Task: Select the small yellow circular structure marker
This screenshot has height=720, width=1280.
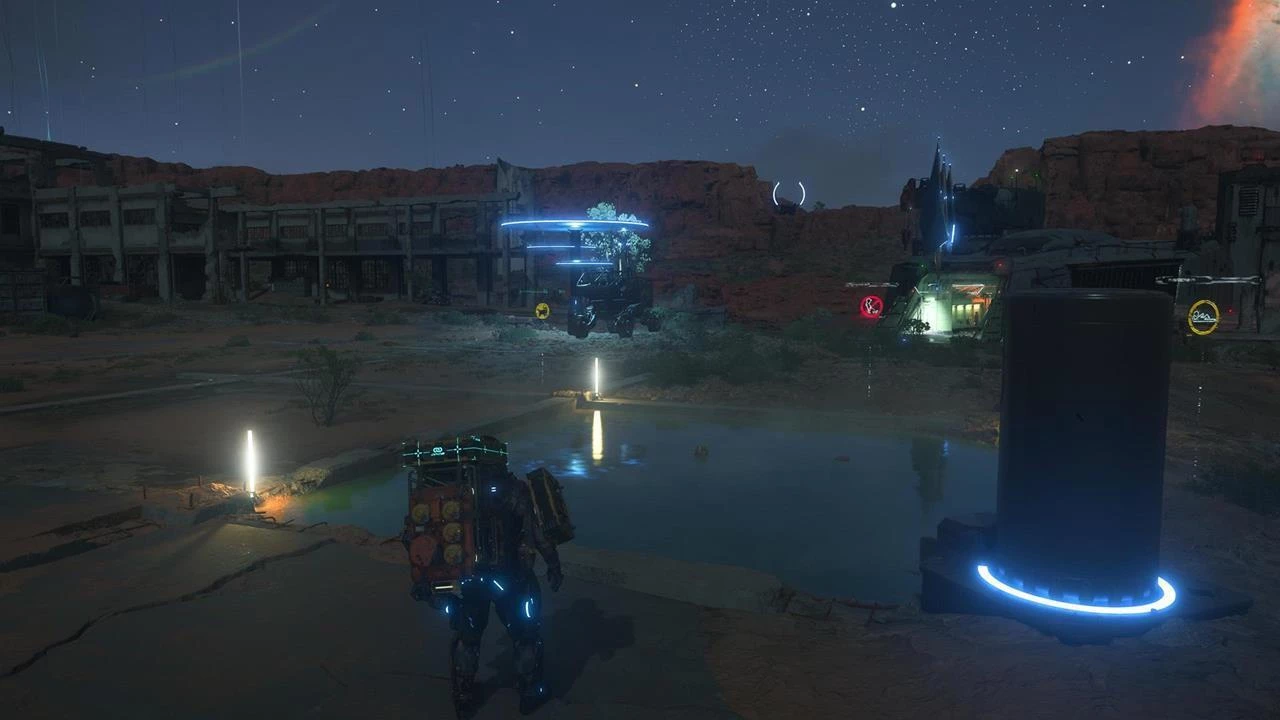Action: 542,310
